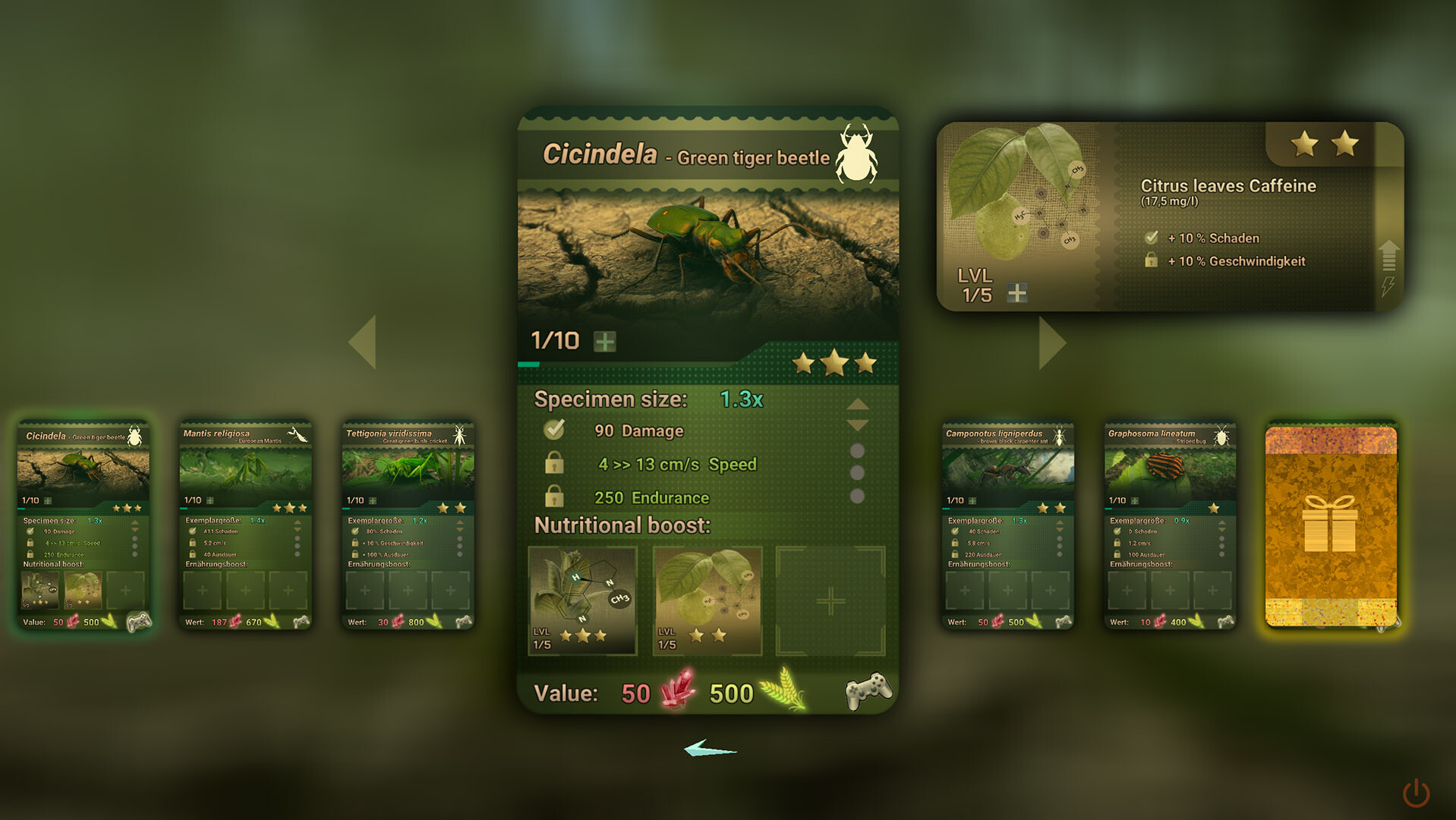Click the mantis silhouette on the Mantis religiosa card
The image size is (1456, 820).
click(x=296, y=433)
